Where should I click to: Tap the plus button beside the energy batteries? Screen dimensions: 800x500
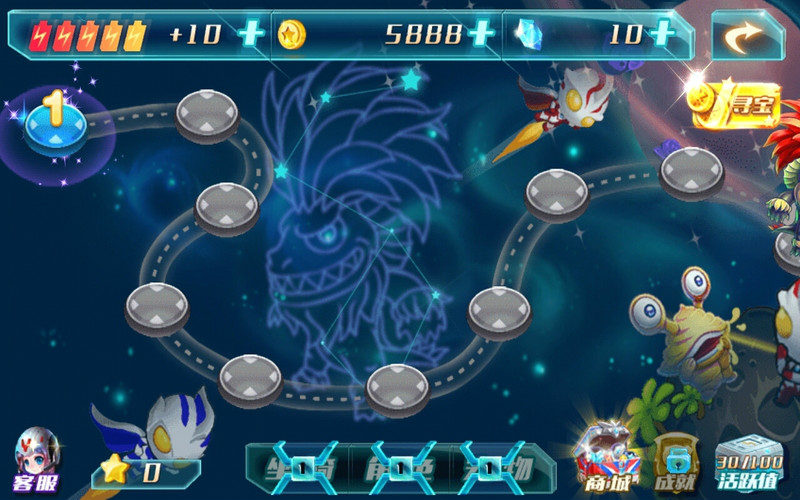tap(252, 34)
